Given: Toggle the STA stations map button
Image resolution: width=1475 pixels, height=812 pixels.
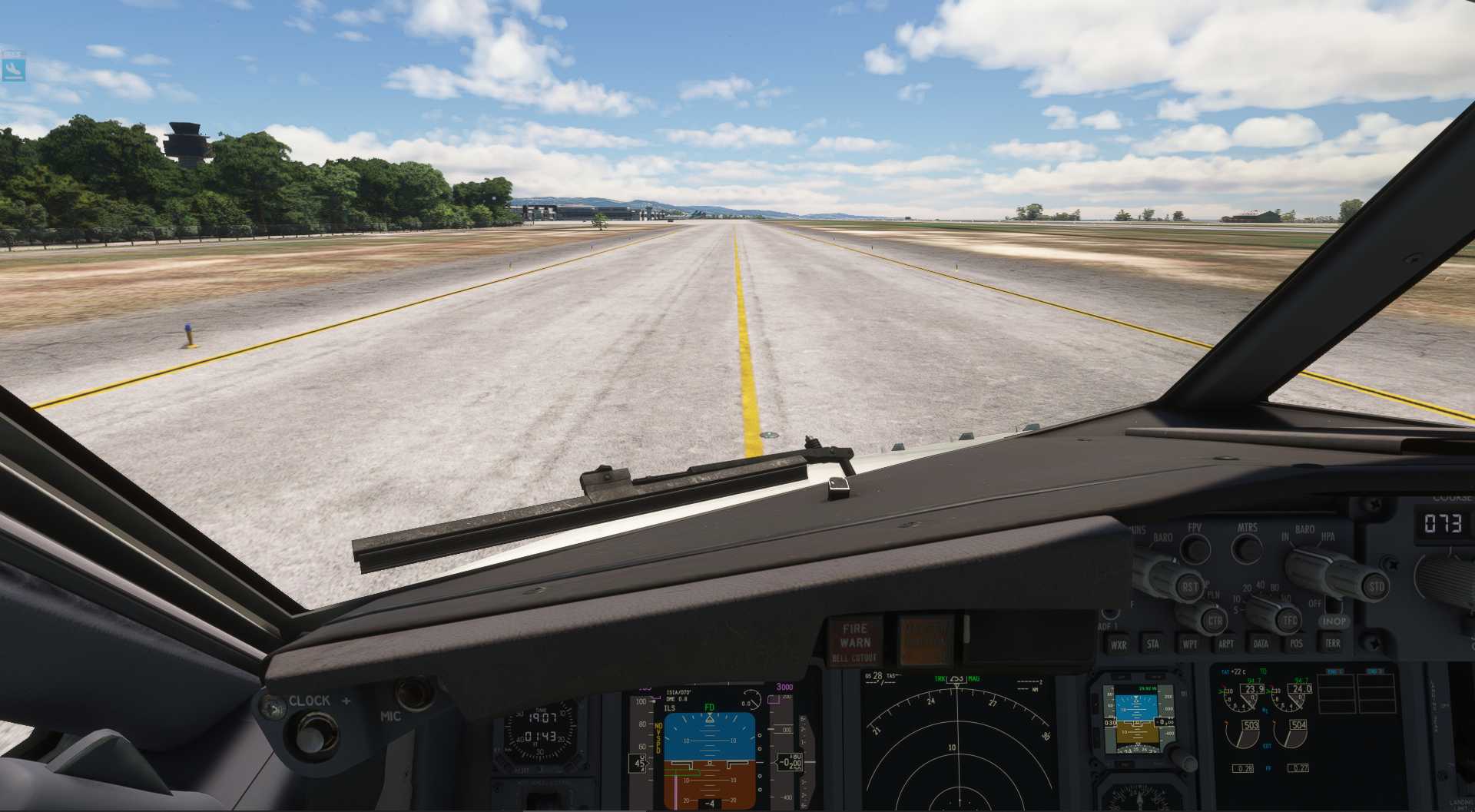Looking at the screenshot, I should (1152, 644).
